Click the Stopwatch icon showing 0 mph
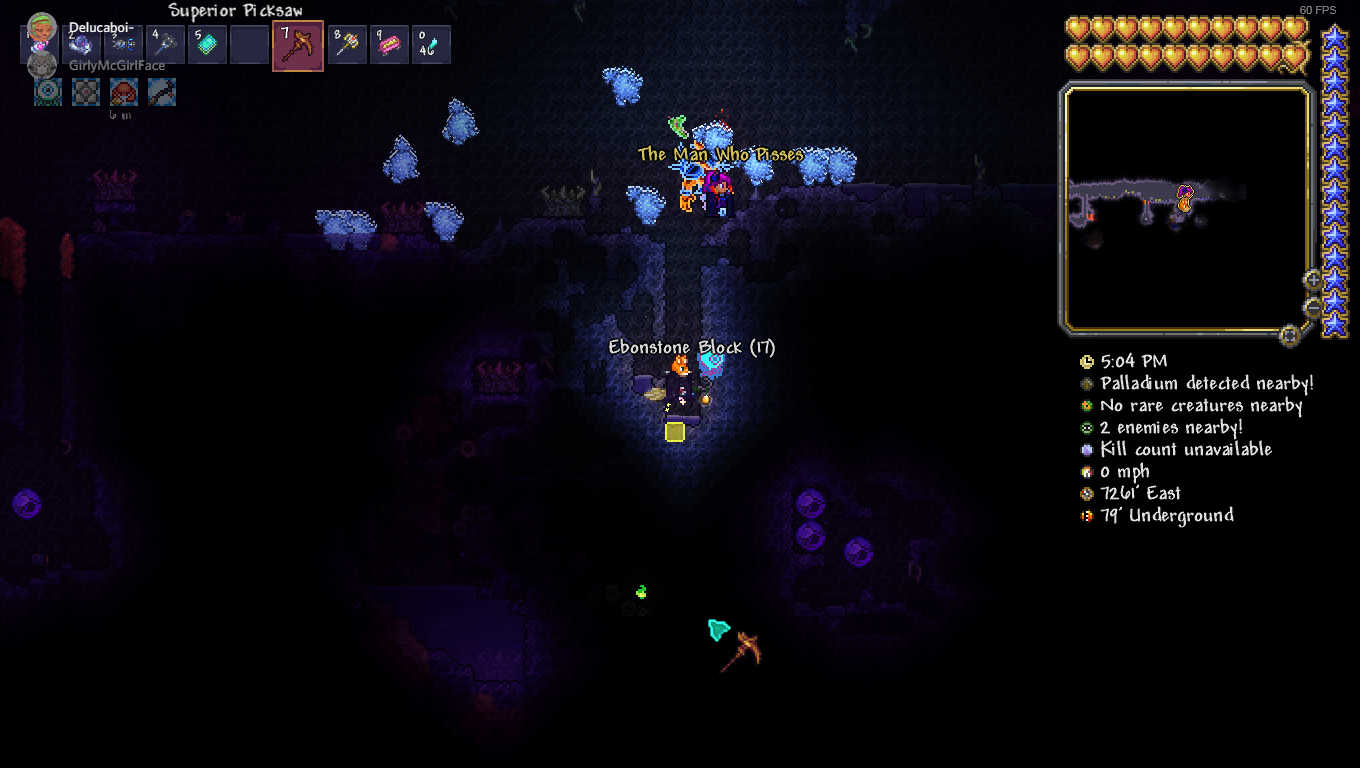Screen dimensions: 1360x768 pos(1087,471)
